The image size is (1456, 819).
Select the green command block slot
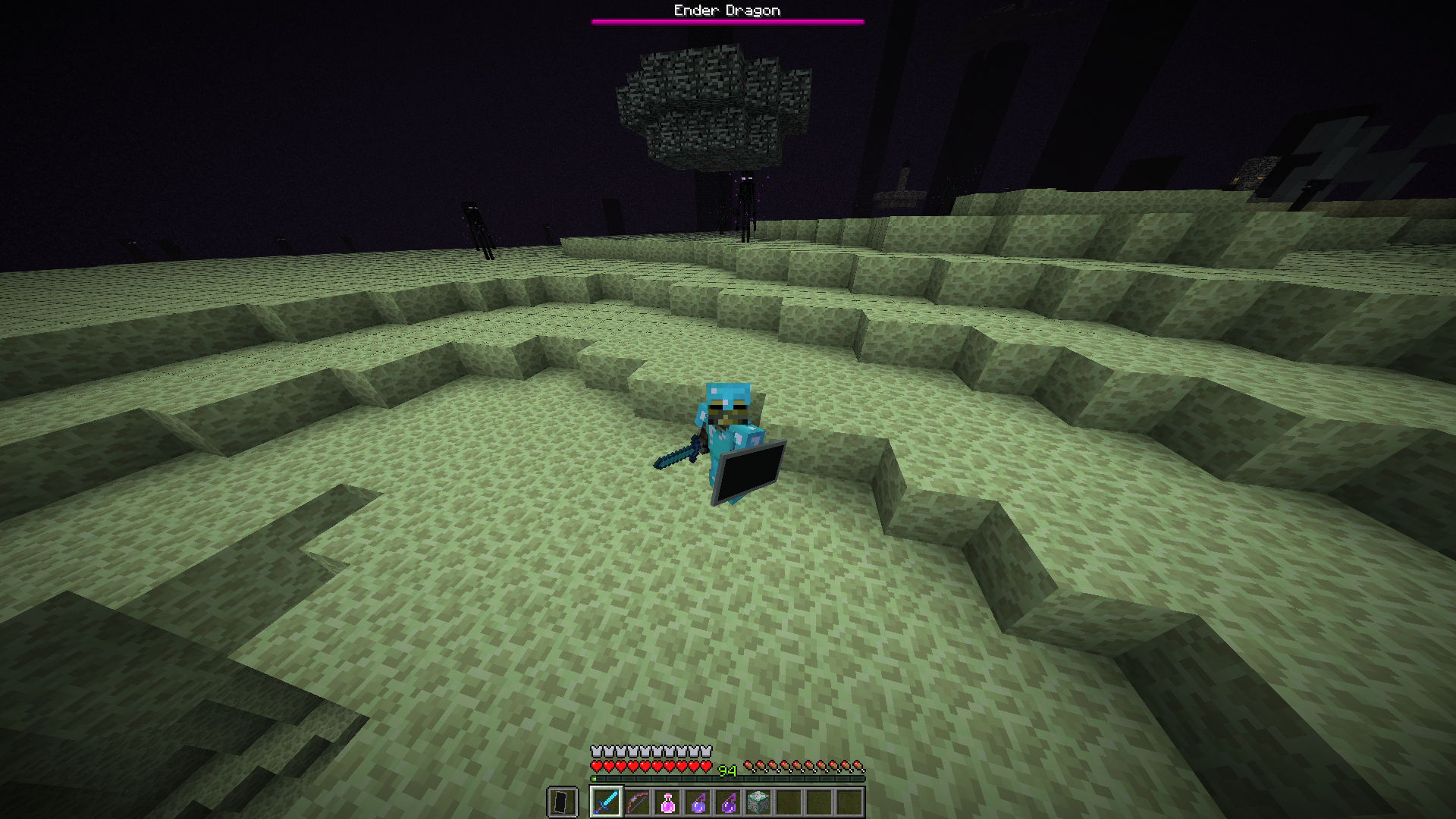758,802
